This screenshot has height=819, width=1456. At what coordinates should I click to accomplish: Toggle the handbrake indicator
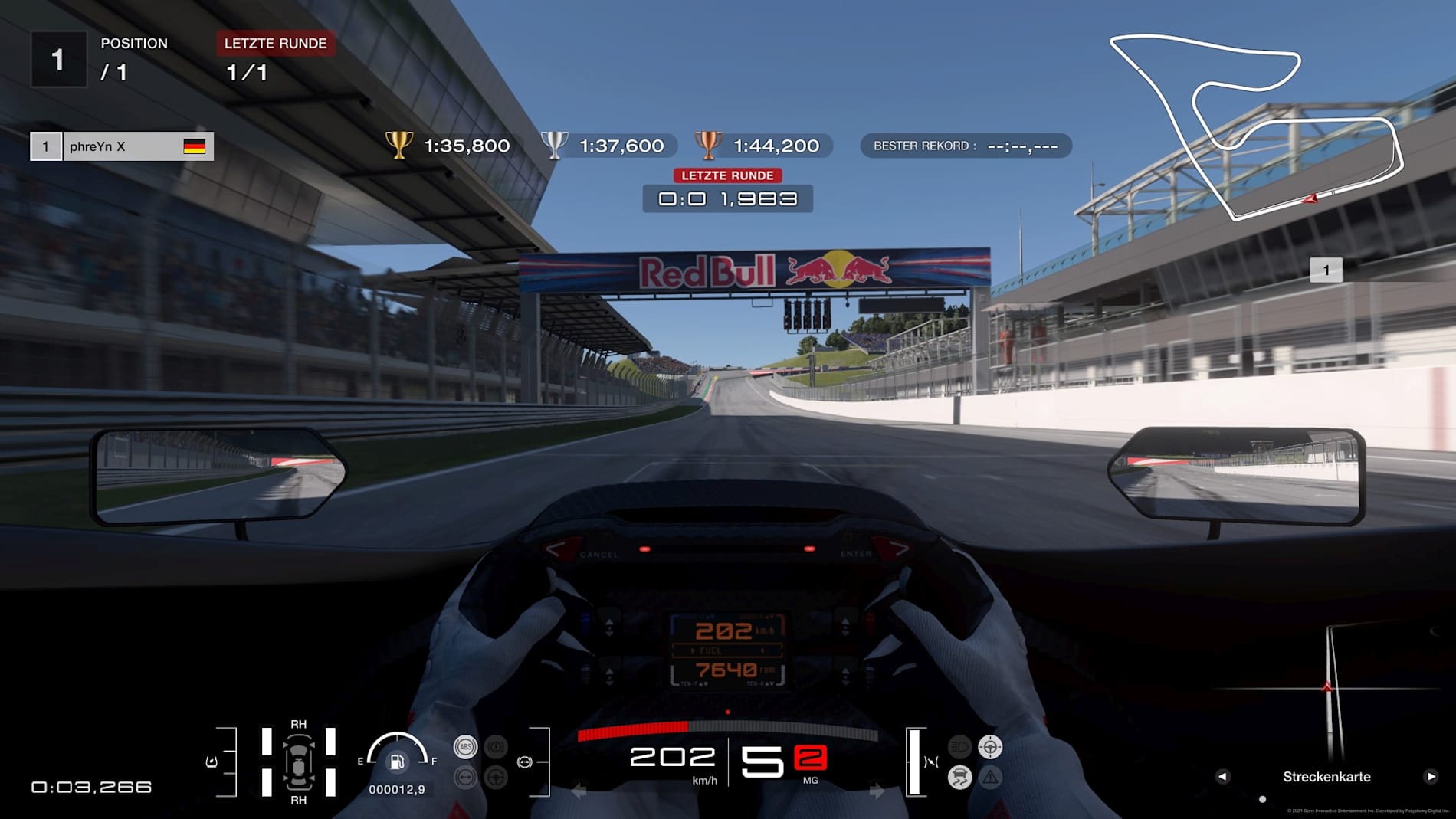tap(496, 746)
